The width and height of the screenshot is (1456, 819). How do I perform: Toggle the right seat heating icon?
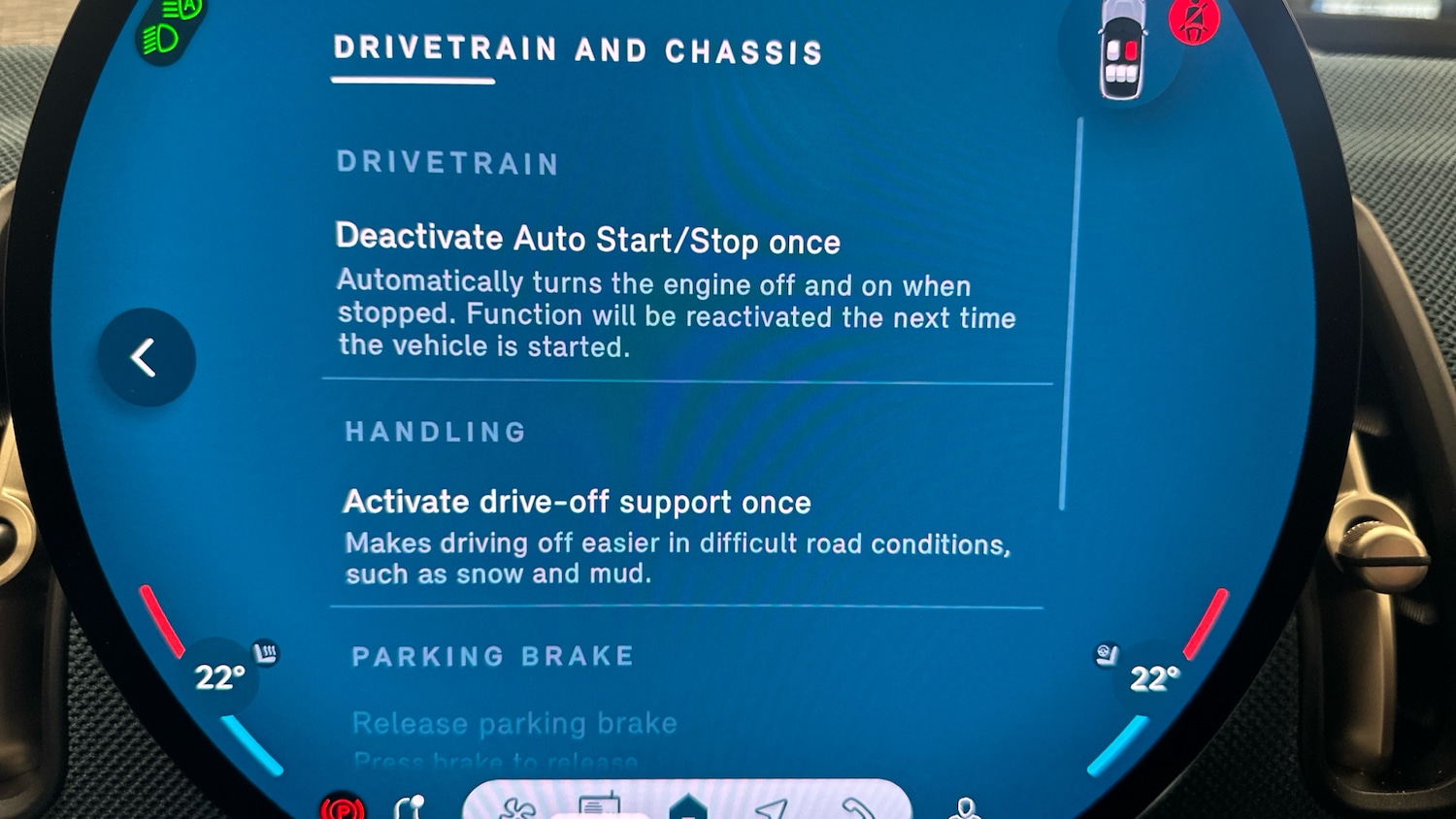(x=1107, y=656)
